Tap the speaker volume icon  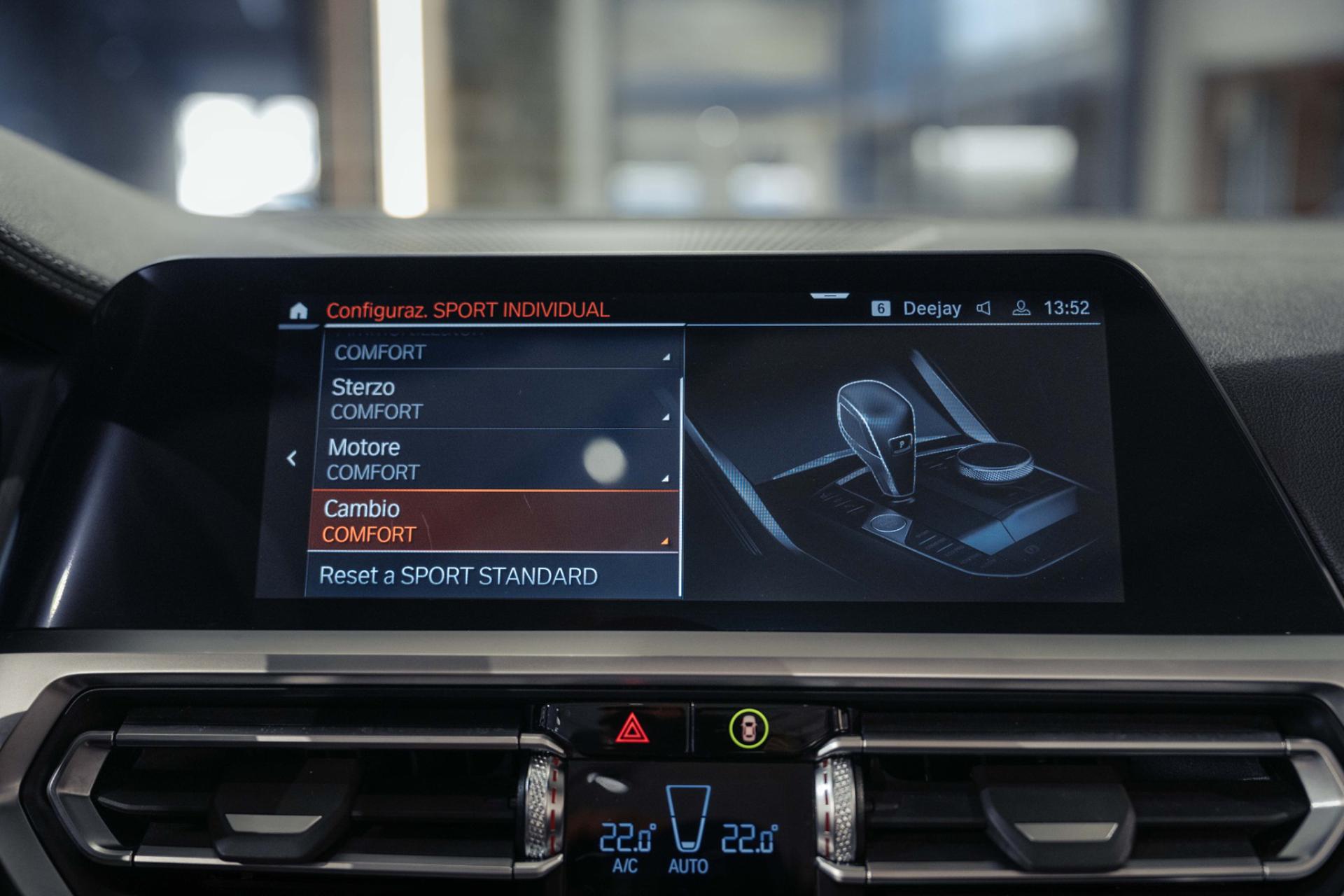(x=983, y=309)
